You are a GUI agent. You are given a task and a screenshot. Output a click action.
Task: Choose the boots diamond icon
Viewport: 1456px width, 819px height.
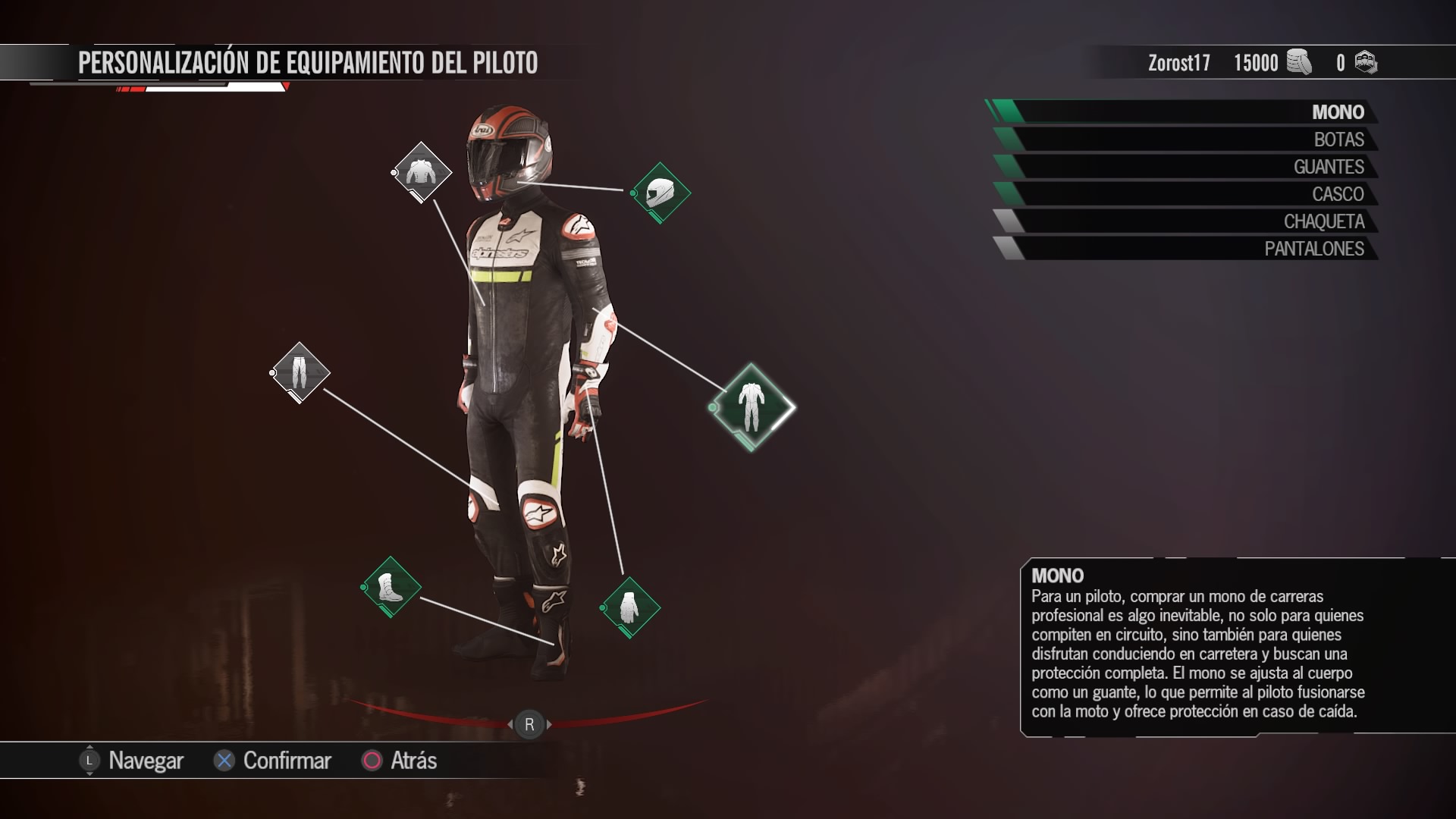[x=391, y=587]
